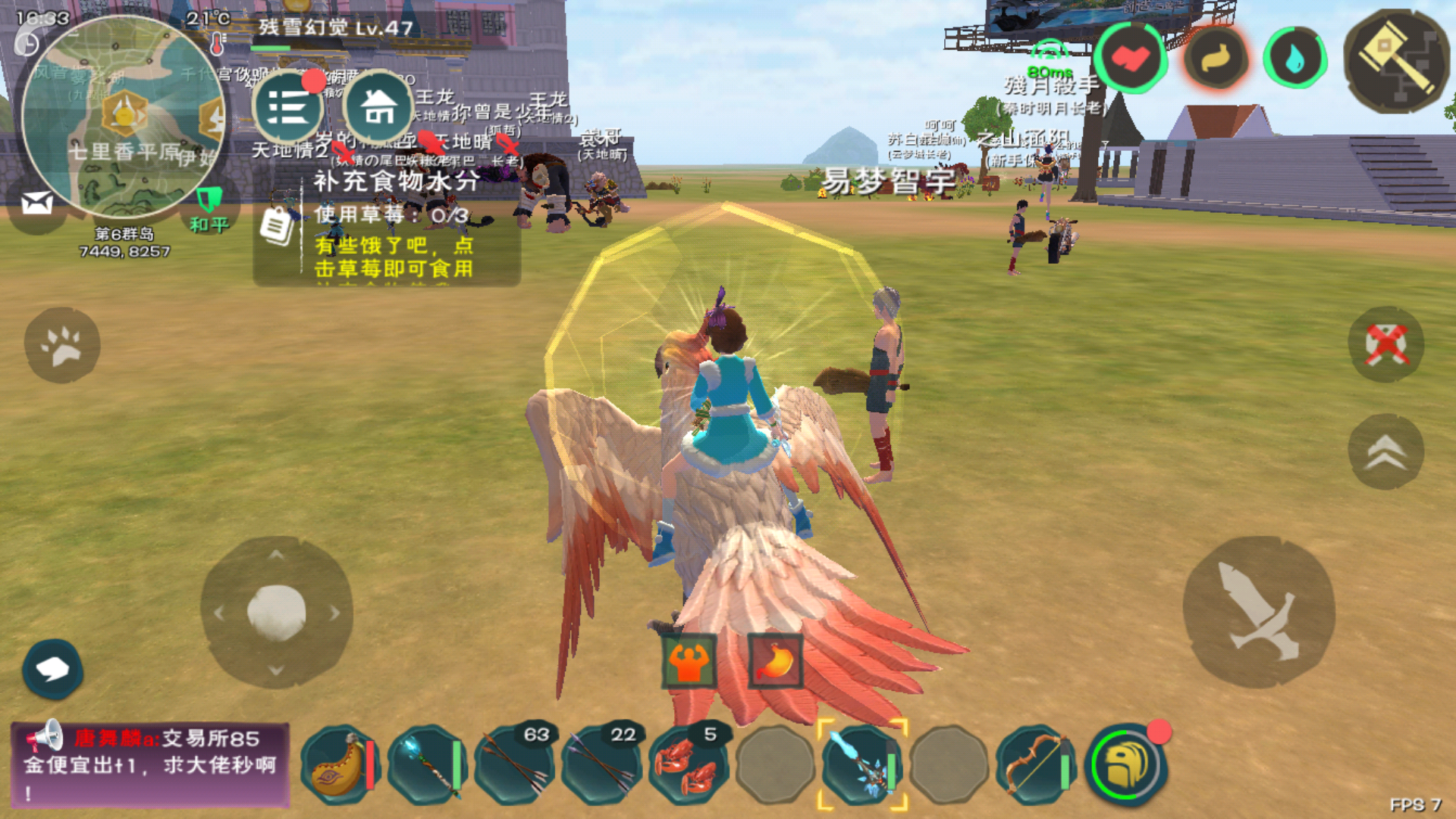Select the wooden bow hotbar slot

pyautogui.click(x=1036, y=766)
